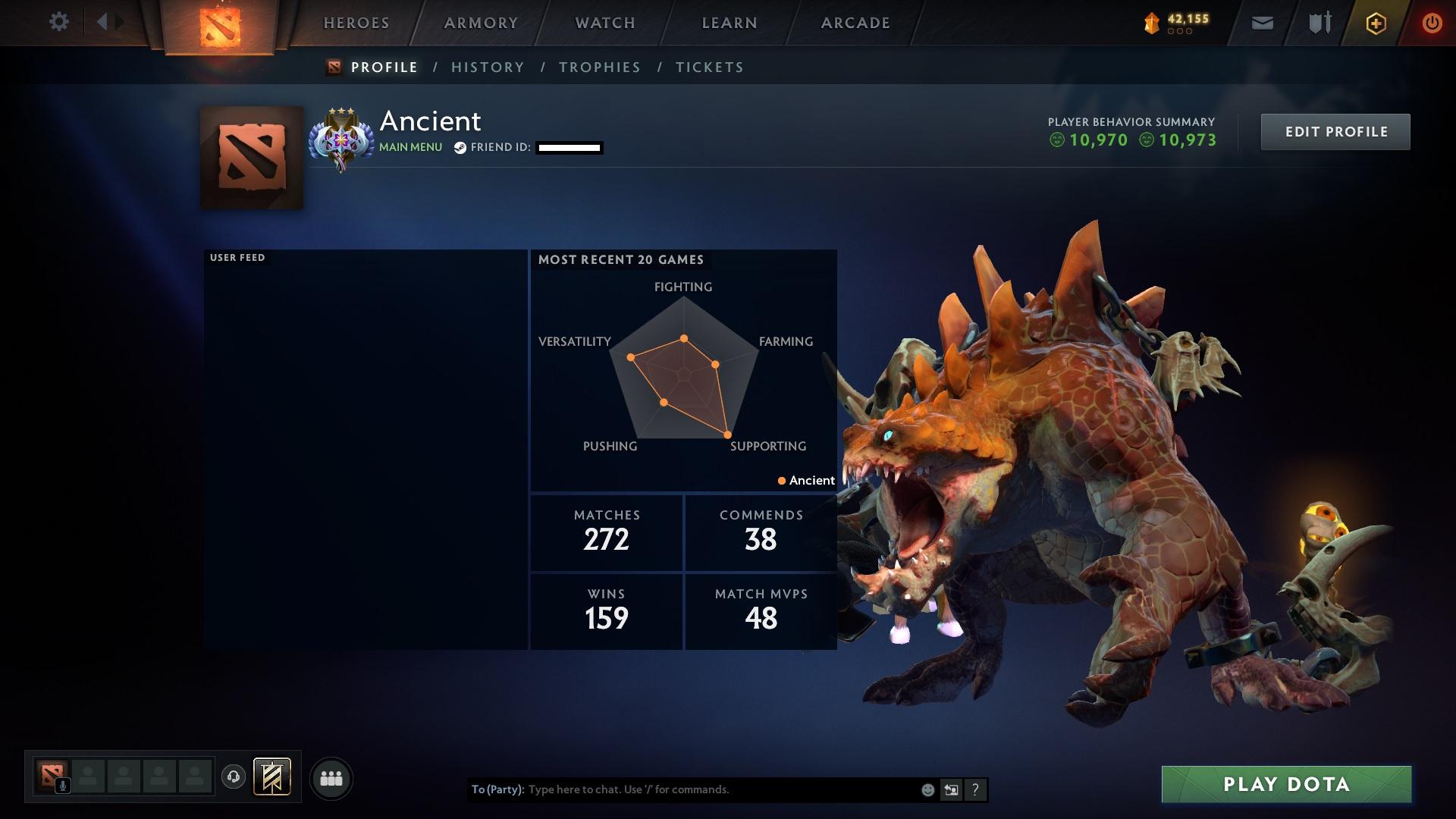Click the red power quit button
This screenshot has height=819, width=1456.
point(1432,24)
